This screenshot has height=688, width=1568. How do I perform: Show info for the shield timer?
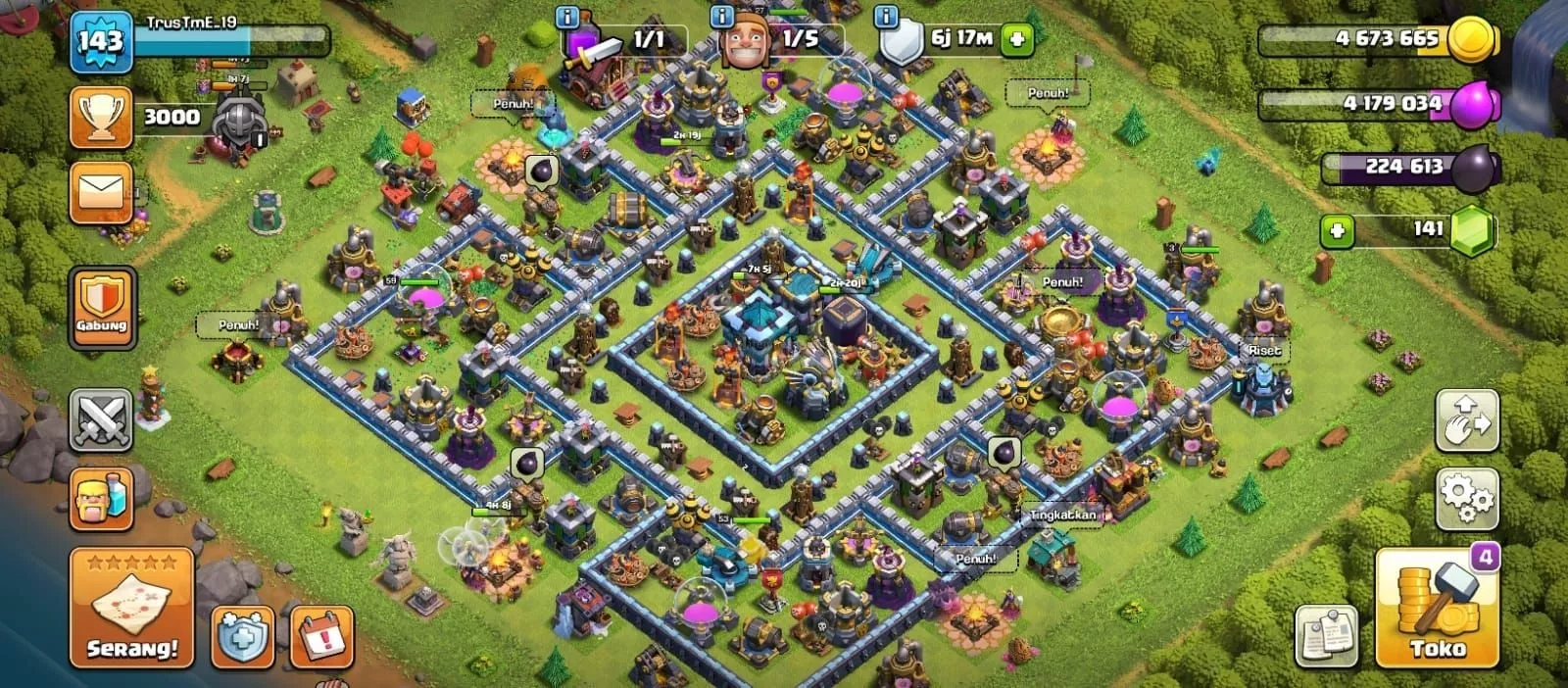tap(886, 17)
